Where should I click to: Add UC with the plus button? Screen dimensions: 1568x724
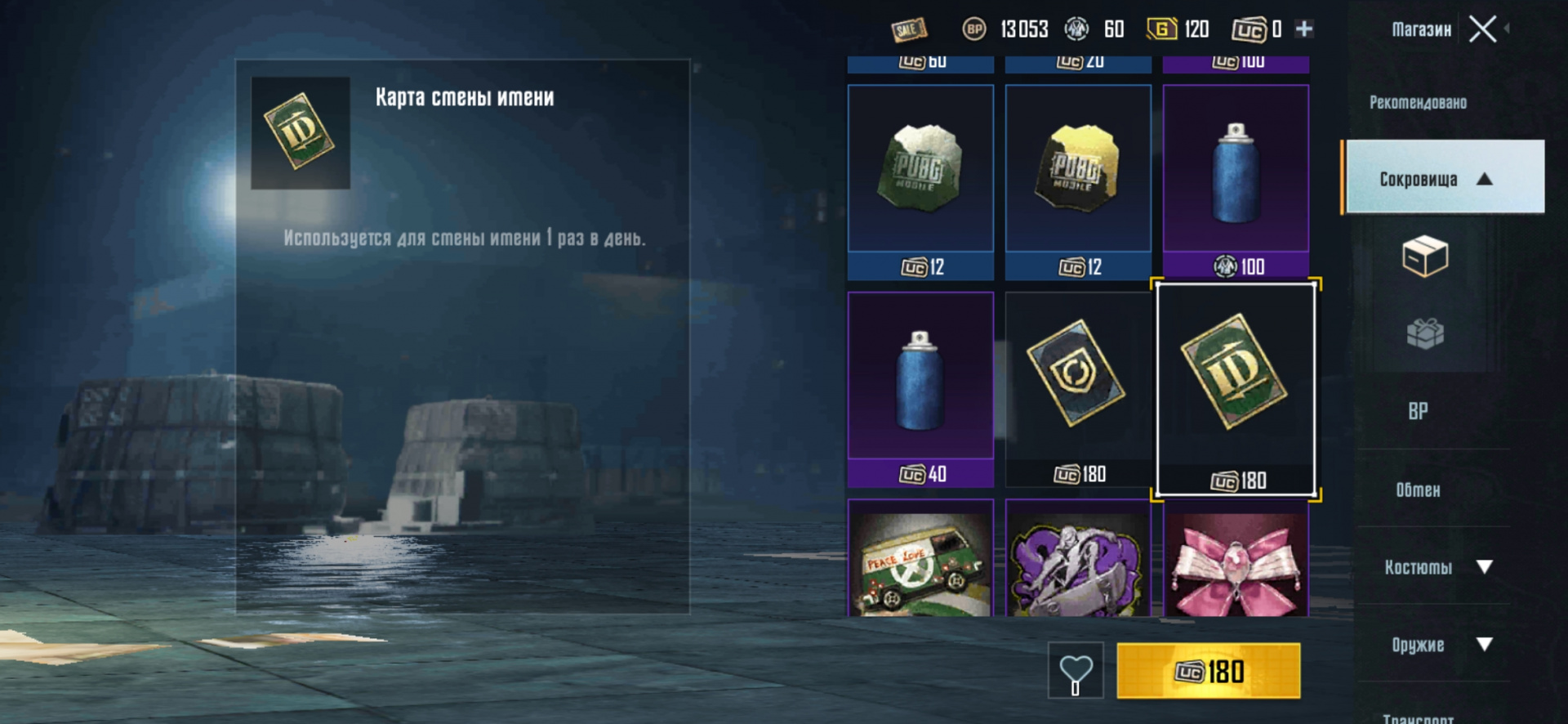click(x=1304, y=29)
